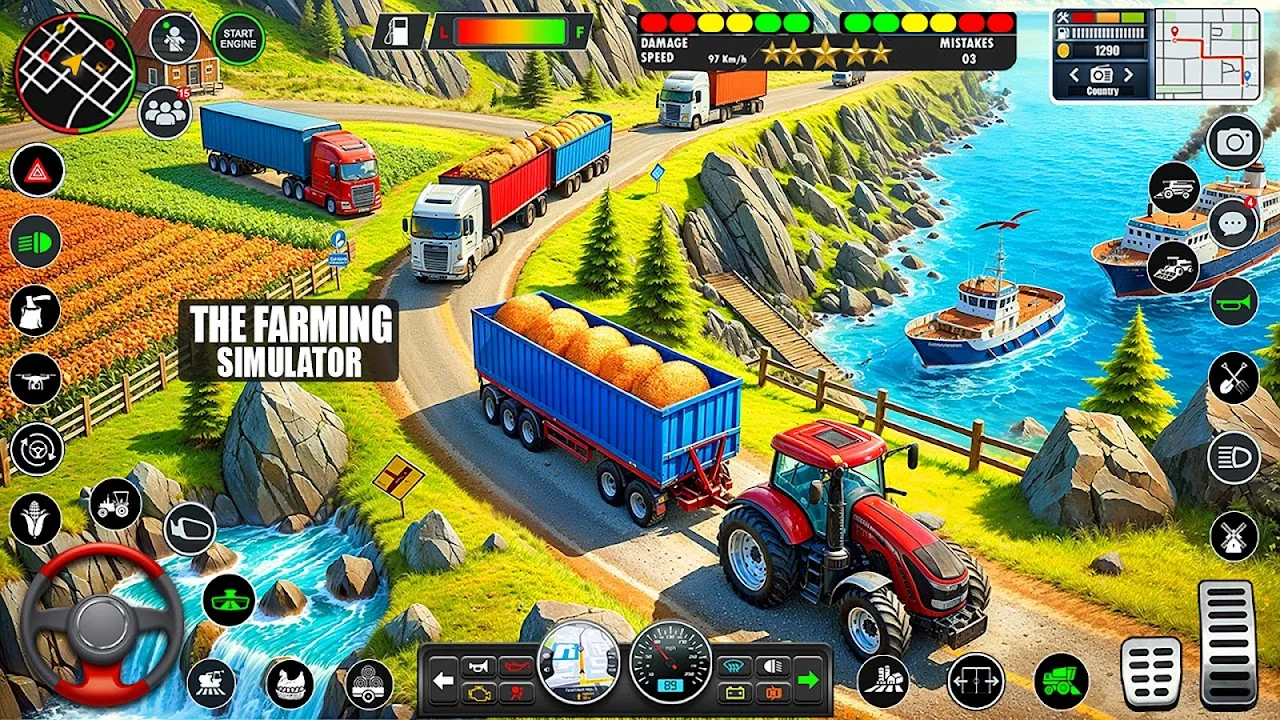Open the chat speech bubble
1280x720 pixels.
(x=1233, y=222)
